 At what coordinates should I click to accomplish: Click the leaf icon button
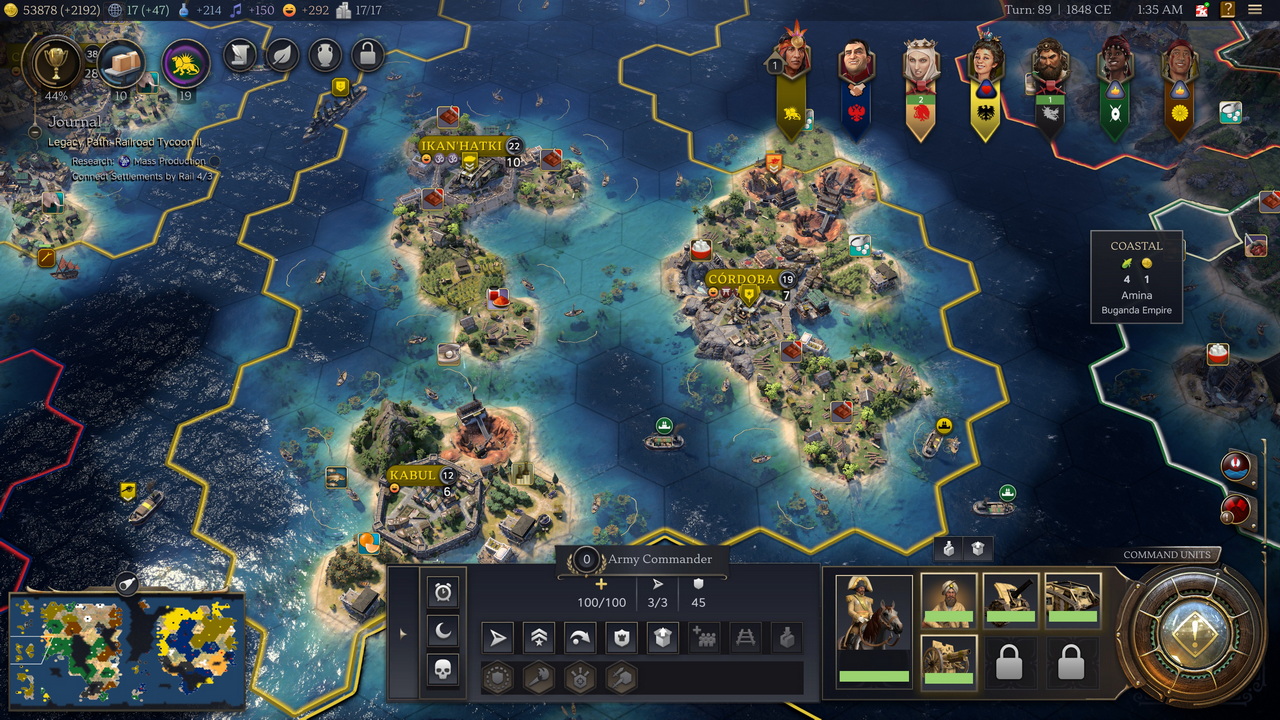pos(282,56)
